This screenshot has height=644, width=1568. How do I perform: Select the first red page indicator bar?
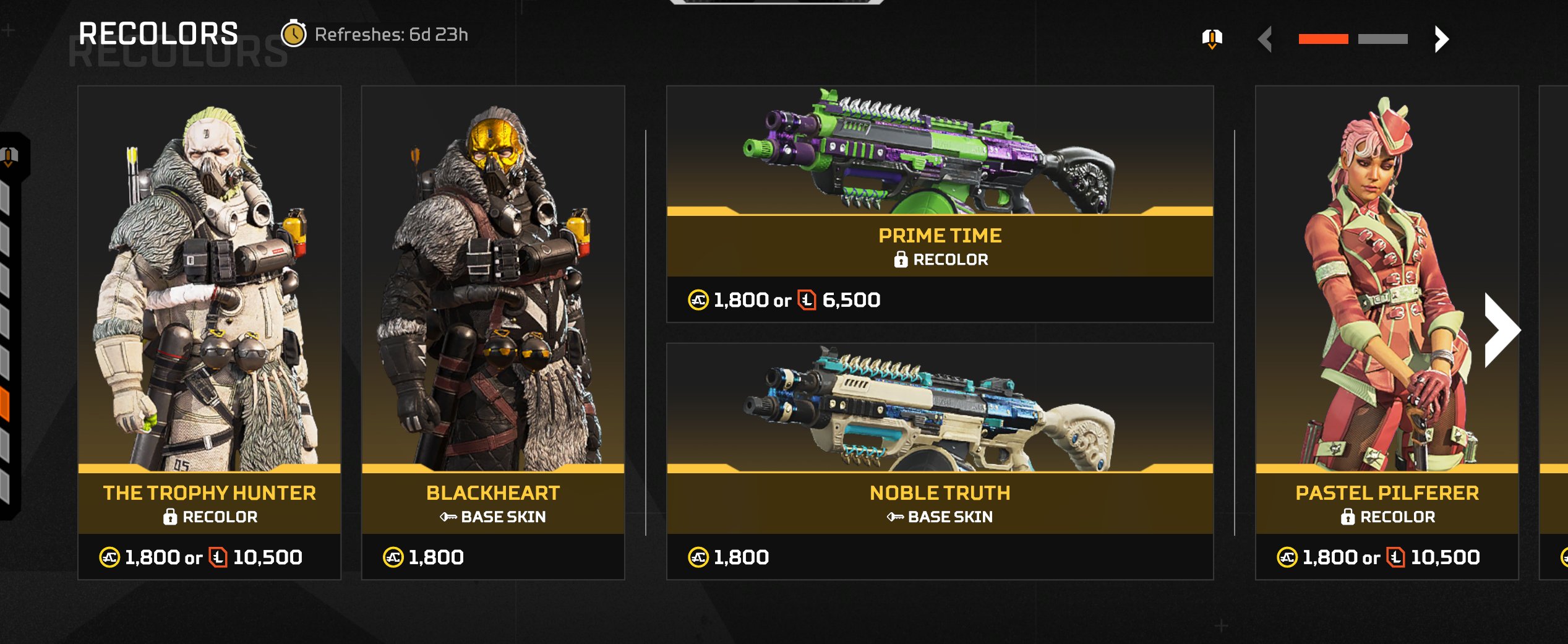click(1323, 39)
